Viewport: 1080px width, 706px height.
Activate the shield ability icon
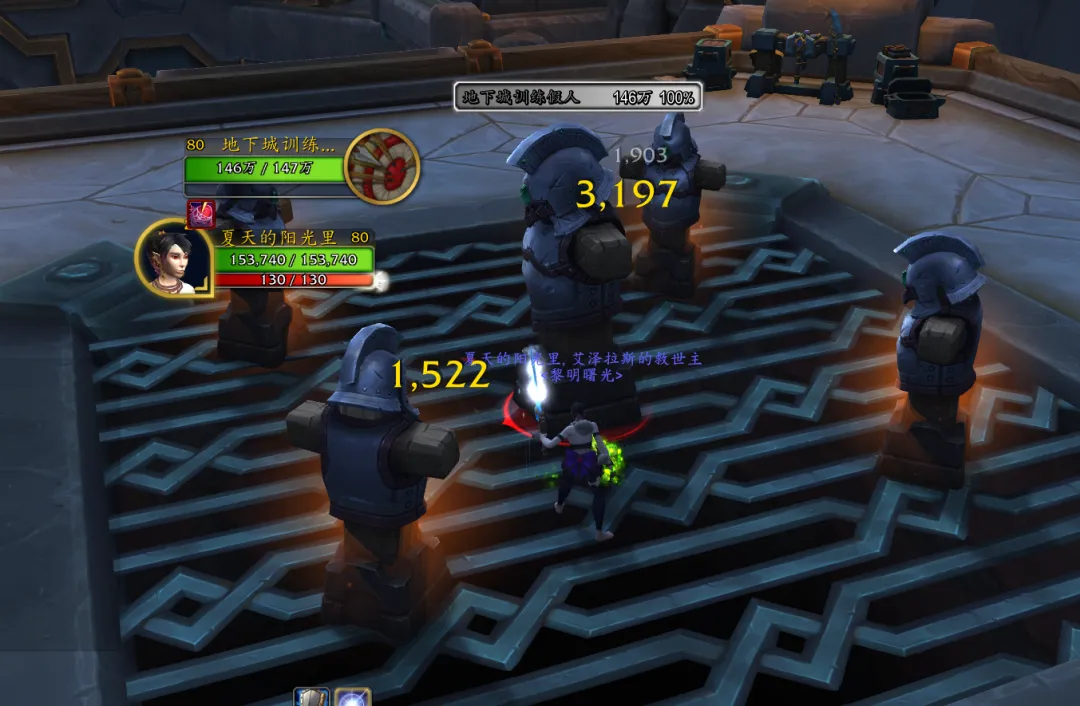tap(312, 698)
